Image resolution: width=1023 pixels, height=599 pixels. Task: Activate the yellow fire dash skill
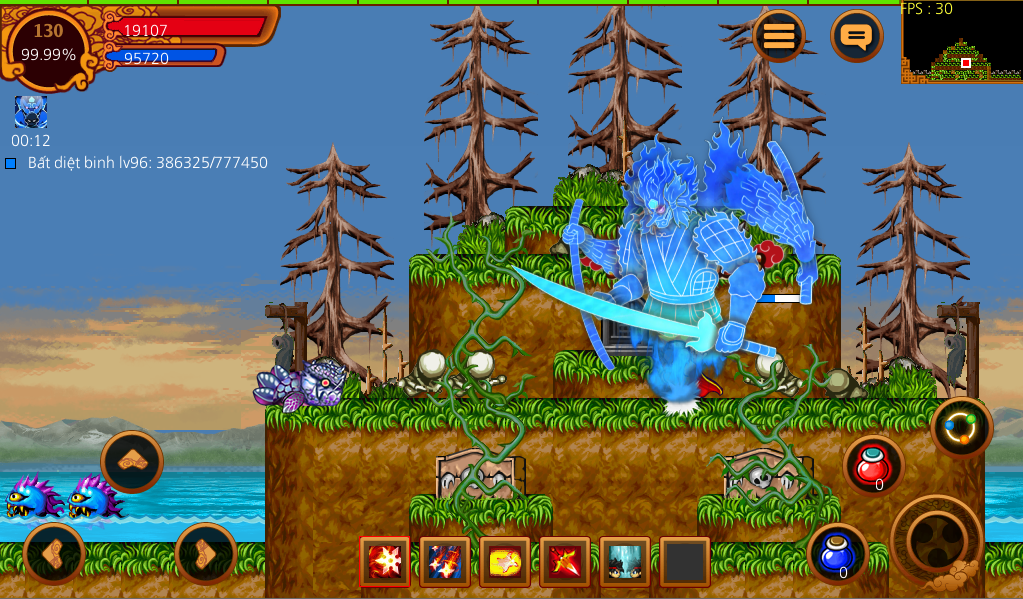click(x=505, y=562)
